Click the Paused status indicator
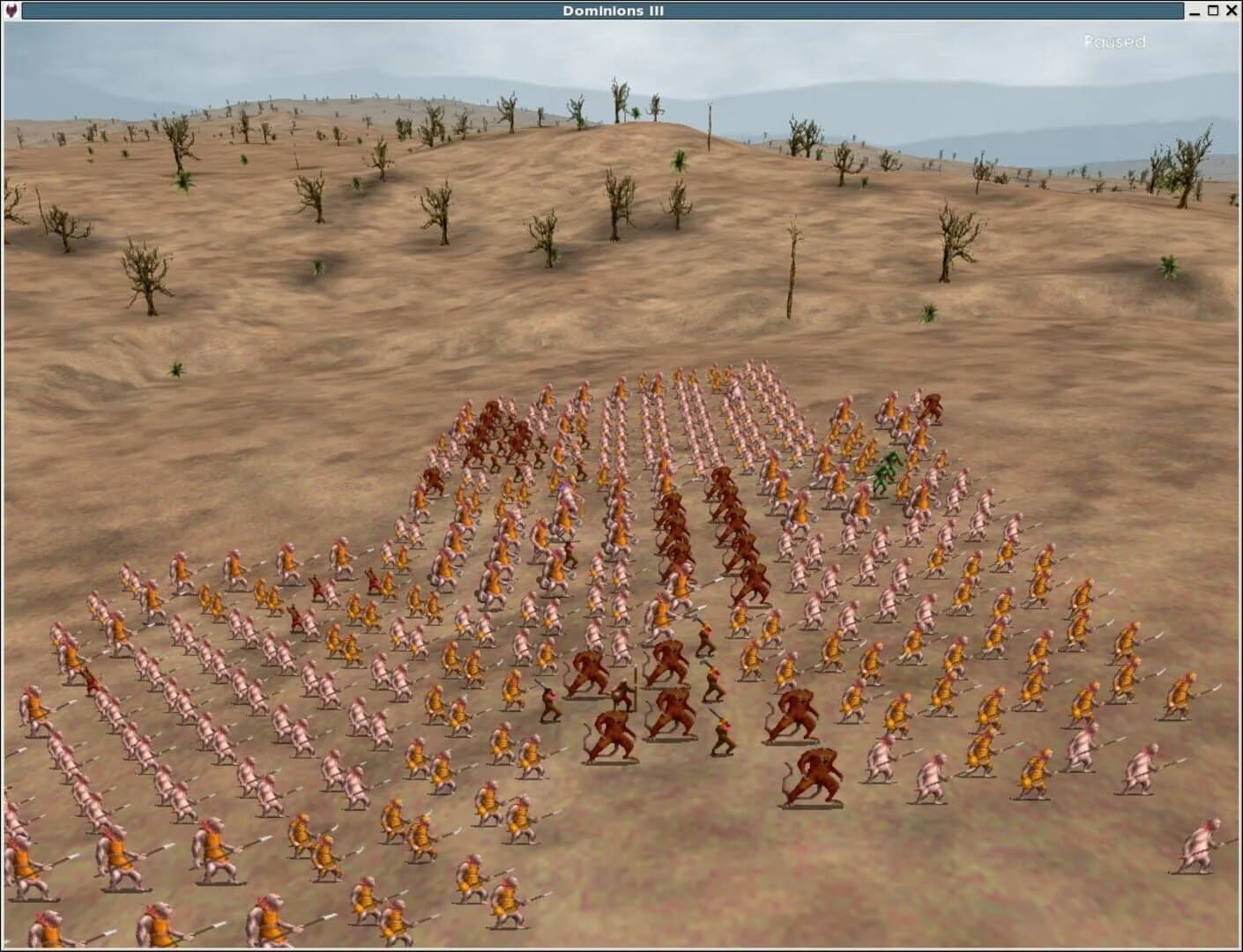The width and height of the screenshot is (1243, 952). [x=1113, y=41]
